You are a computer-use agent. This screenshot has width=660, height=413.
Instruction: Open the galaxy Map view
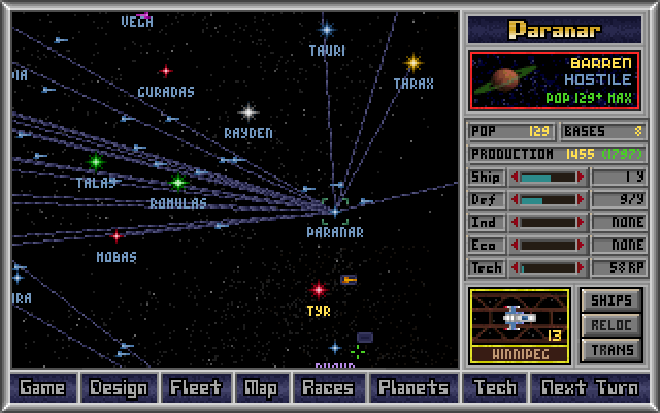tap(260, 388)
